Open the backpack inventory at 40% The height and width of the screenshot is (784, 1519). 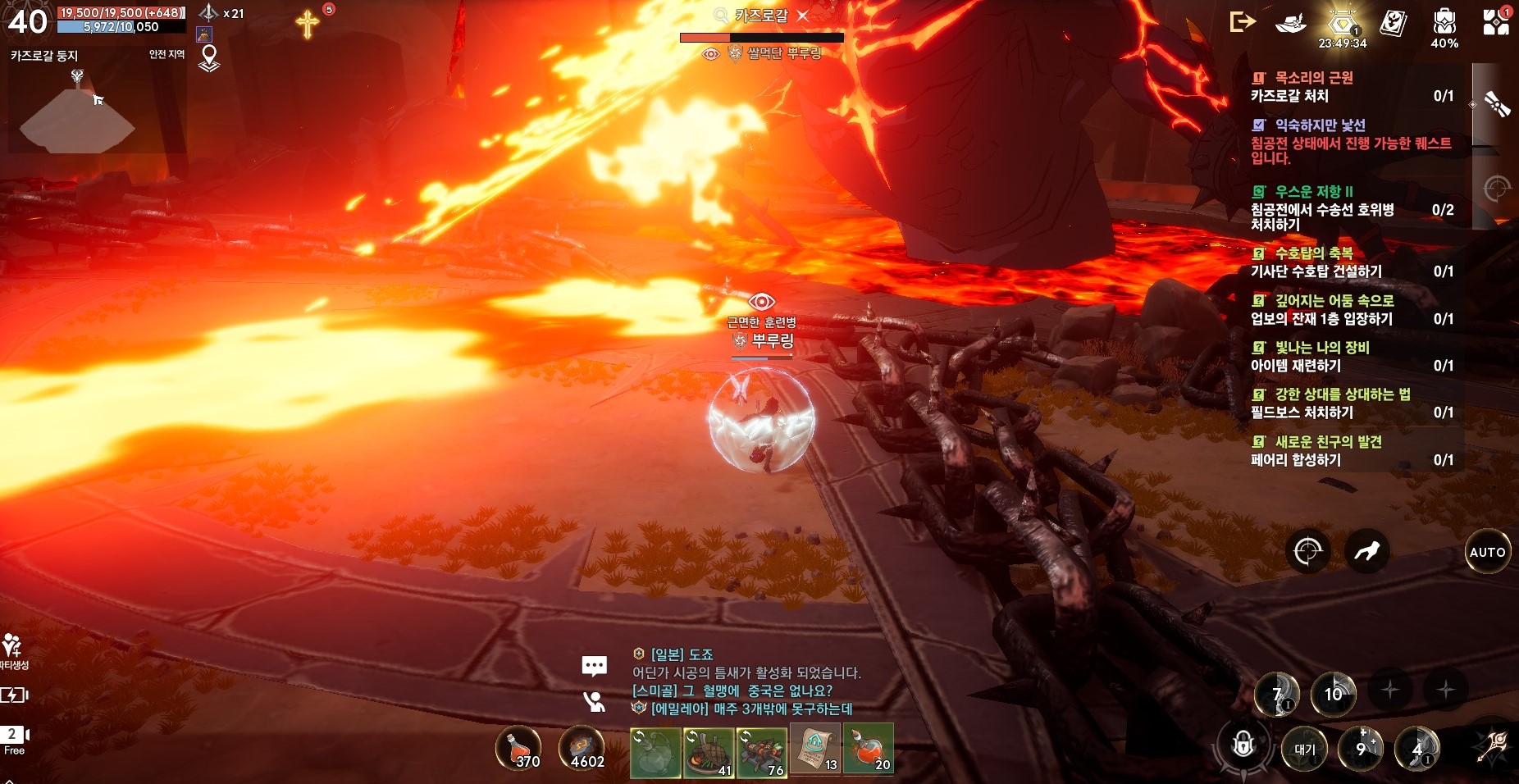pyautogui.click(x=1444, y=23)
